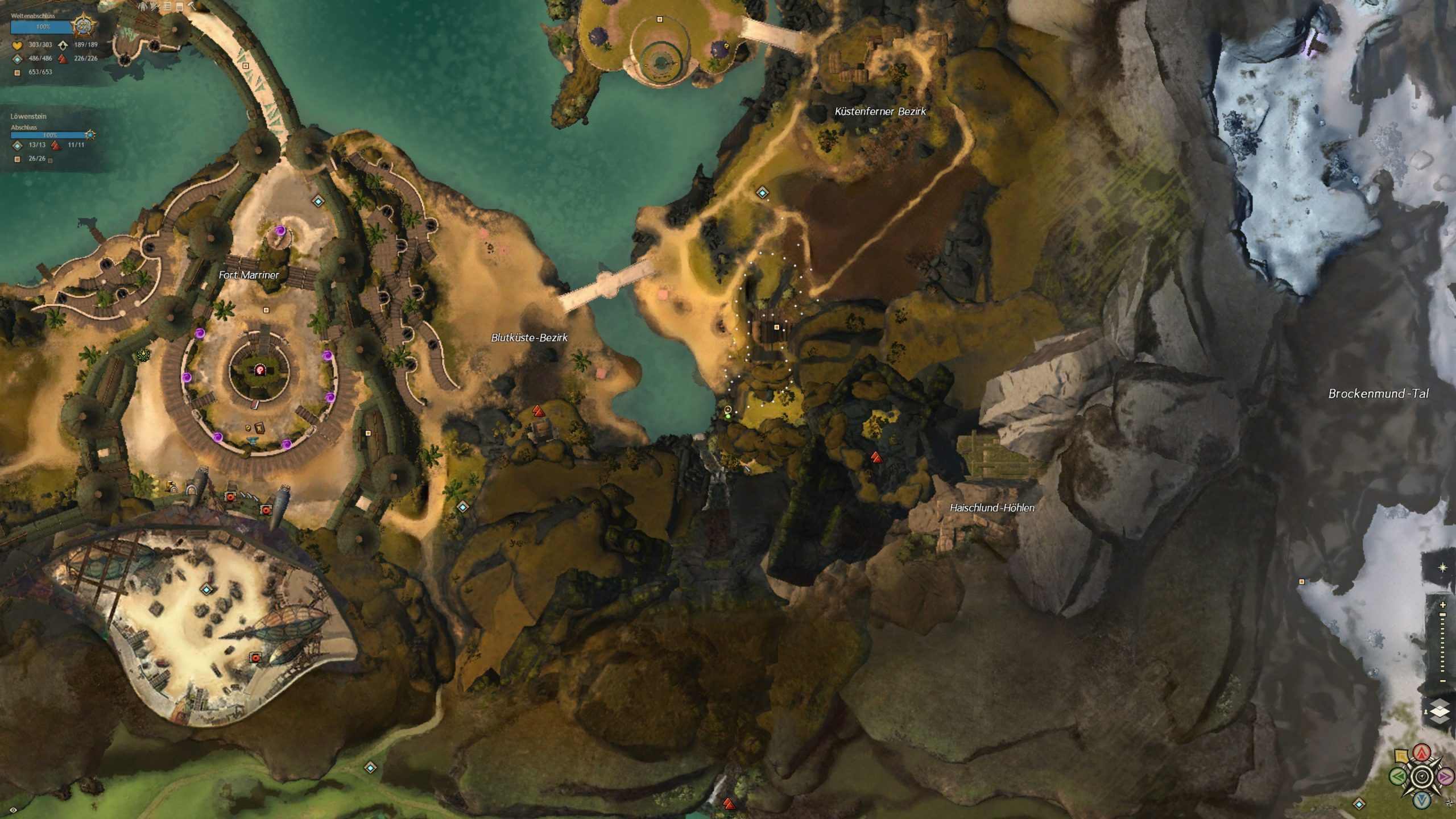The height and width of the screenshot is (819, 1456).
Task: Select the waypoint north of Fort Marriner
Action: tap(318, 201)
